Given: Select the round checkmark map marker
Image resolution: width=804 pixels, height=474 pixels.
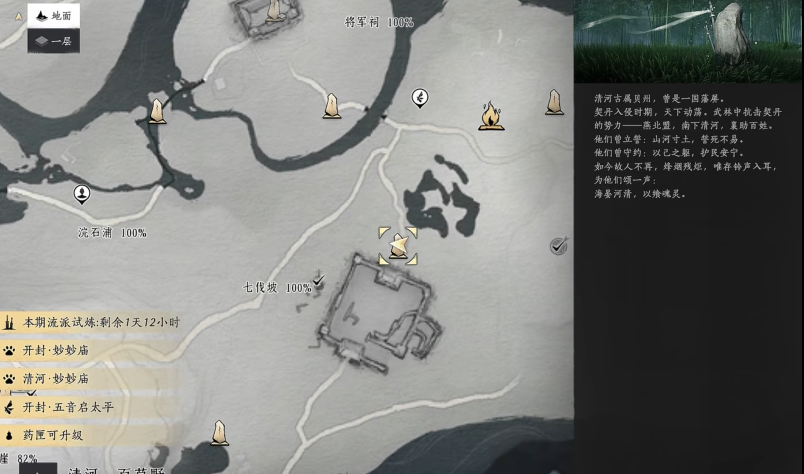Looking at the screenshot, I should coord(558,246).
